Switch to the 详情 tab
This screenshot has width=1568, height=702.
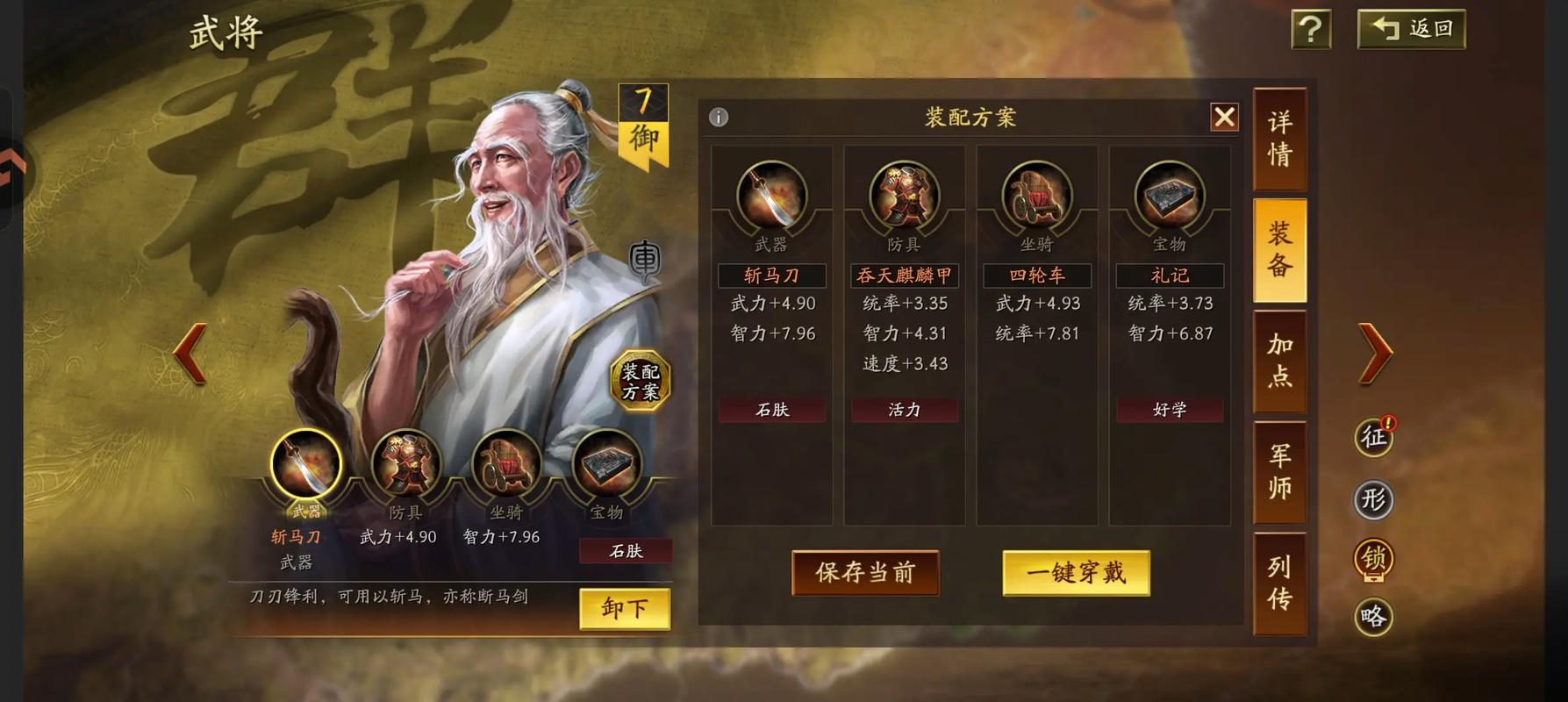pyautogui.click(x=1278, y=138)
